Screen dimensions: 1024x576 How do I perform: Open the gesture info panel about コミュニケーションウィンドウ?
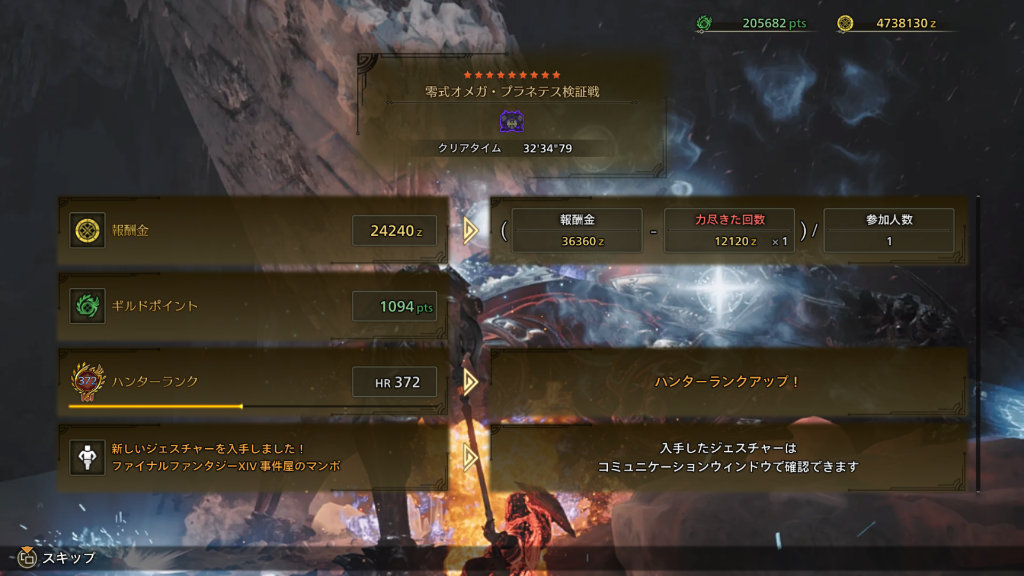(727, 457)
